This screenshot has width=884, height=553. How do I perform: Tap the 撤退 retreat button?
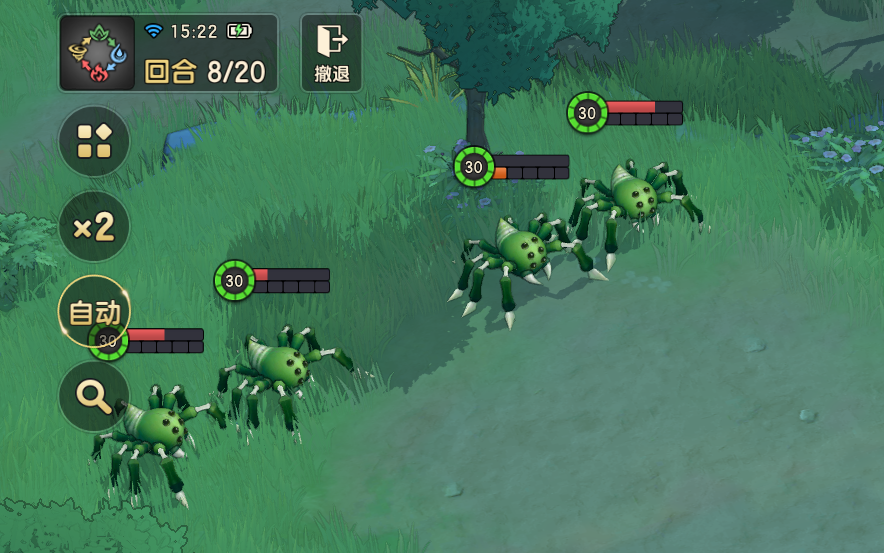[331, 53]
